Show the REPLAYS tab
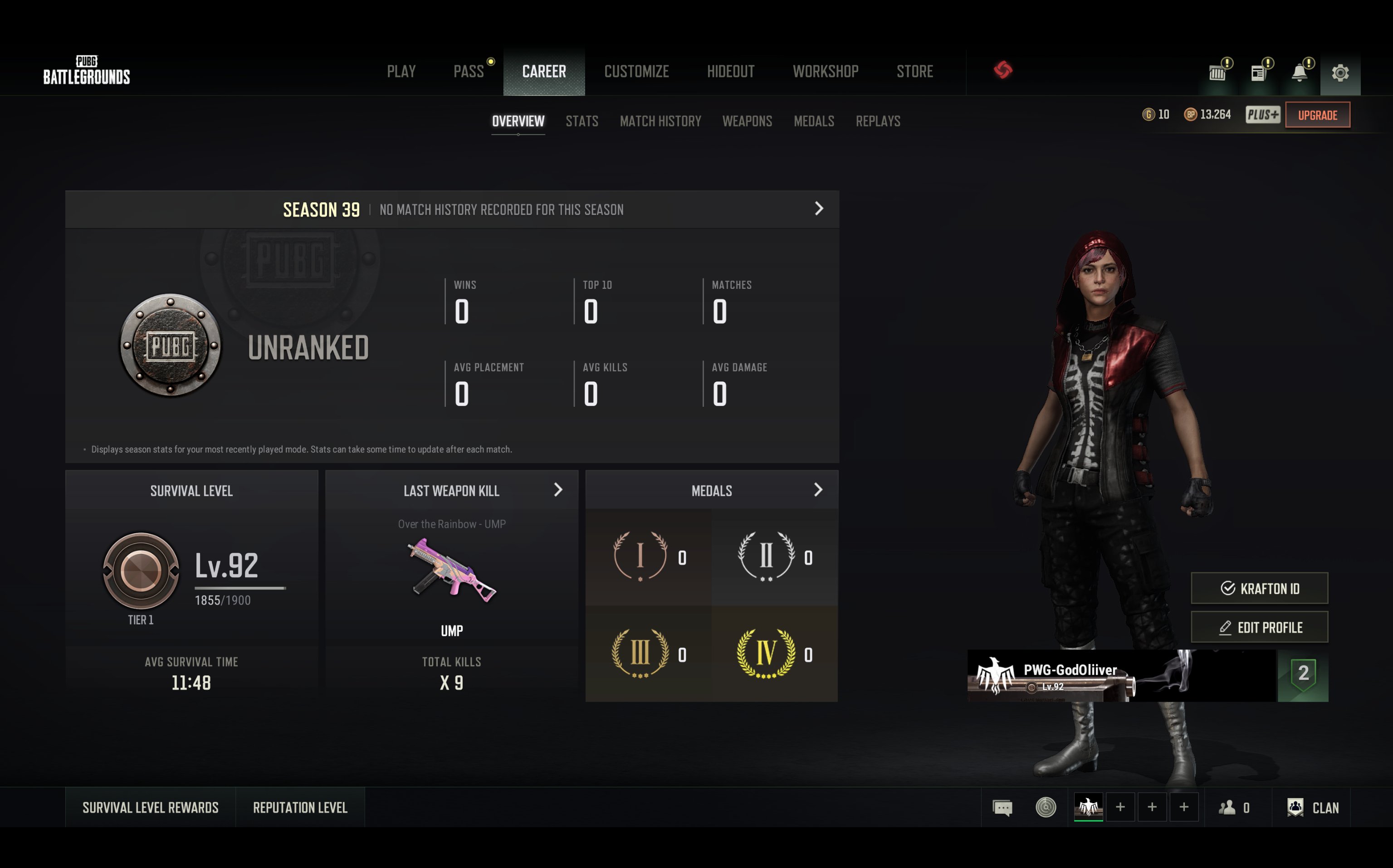 pos(878,121)
